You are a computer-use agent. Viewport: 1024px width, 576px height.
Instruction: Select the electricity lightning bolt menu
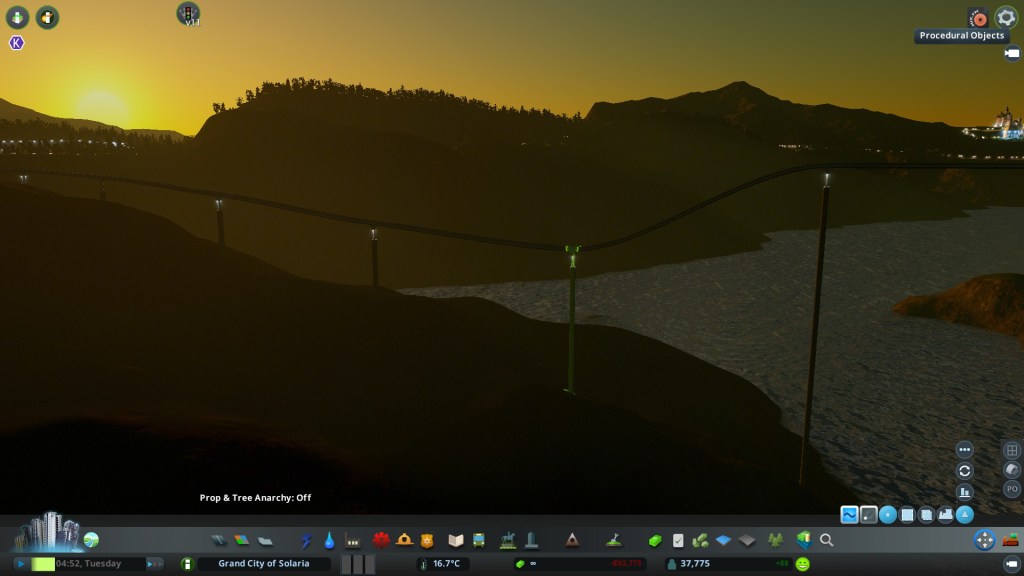(306, 540)
